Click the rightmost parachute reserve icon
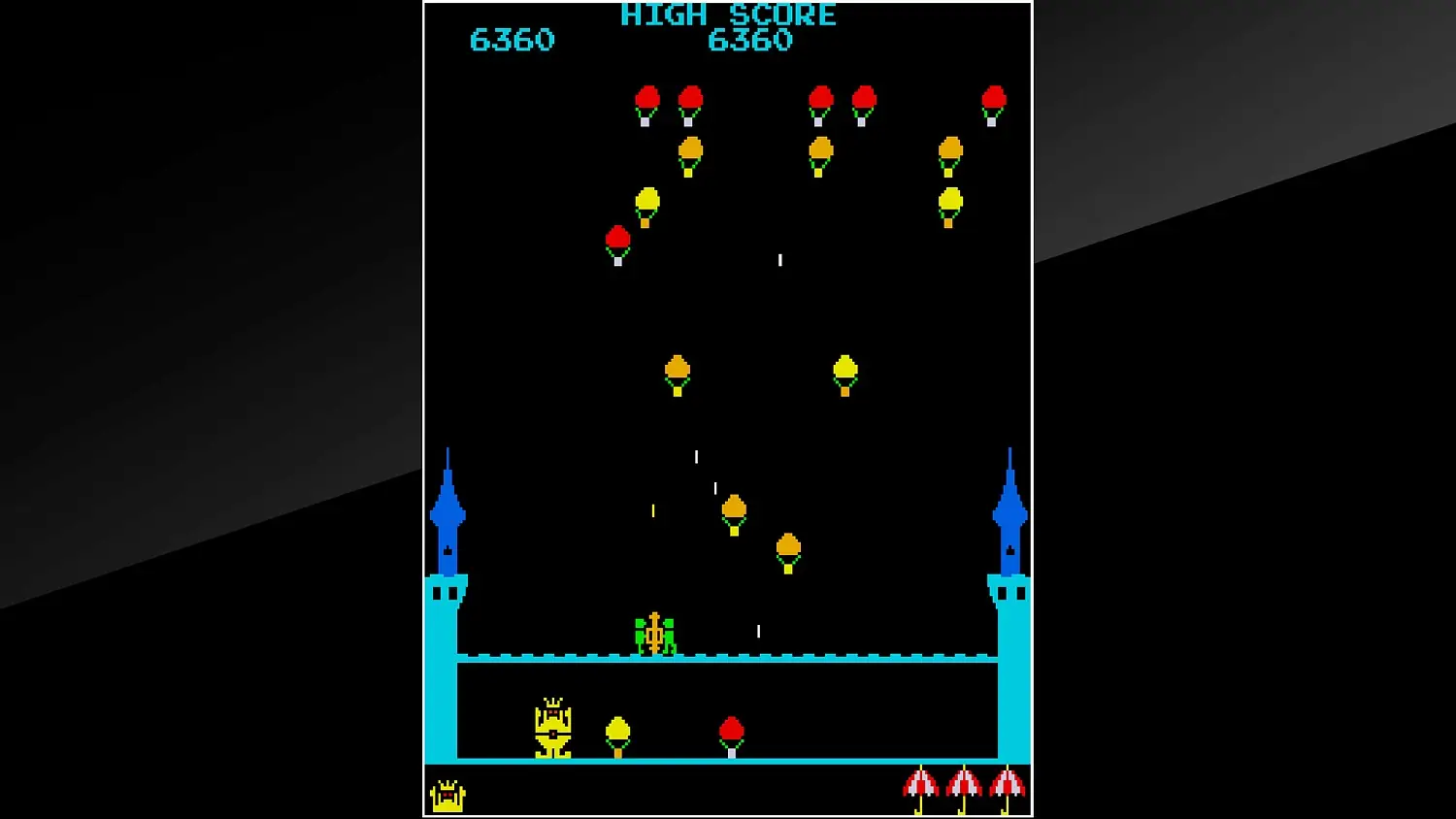This screenshot has width=1456, height=819. tap(1006, 784)
